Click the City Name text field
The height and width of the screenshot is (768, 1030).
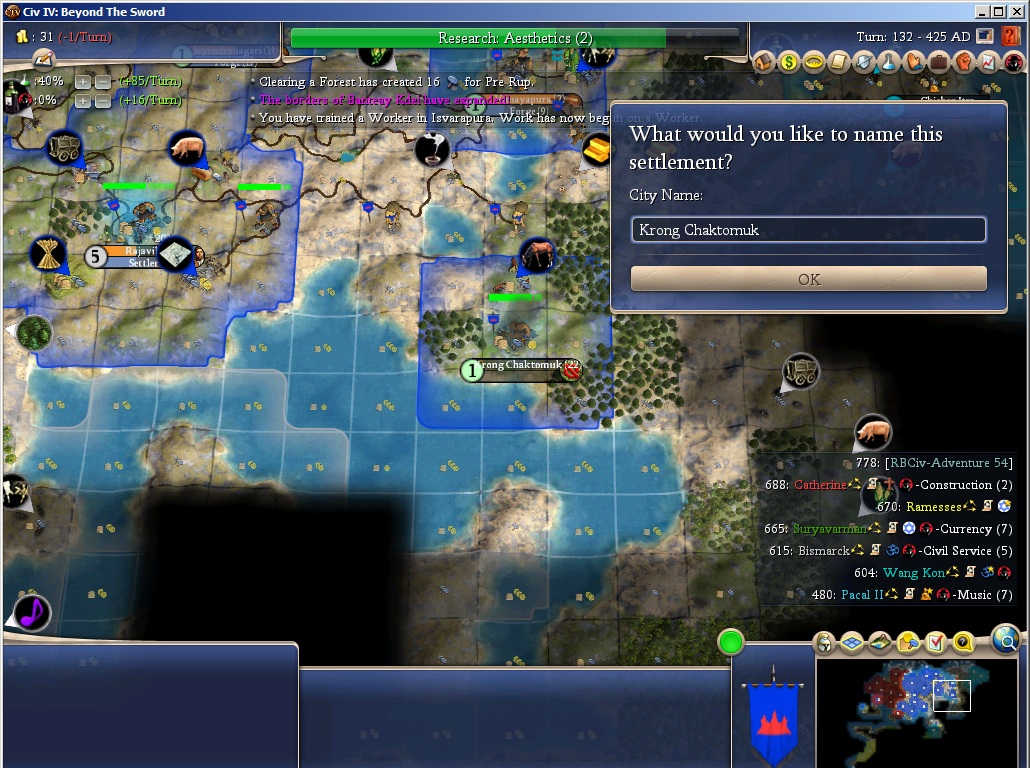(x=808, y=230)
